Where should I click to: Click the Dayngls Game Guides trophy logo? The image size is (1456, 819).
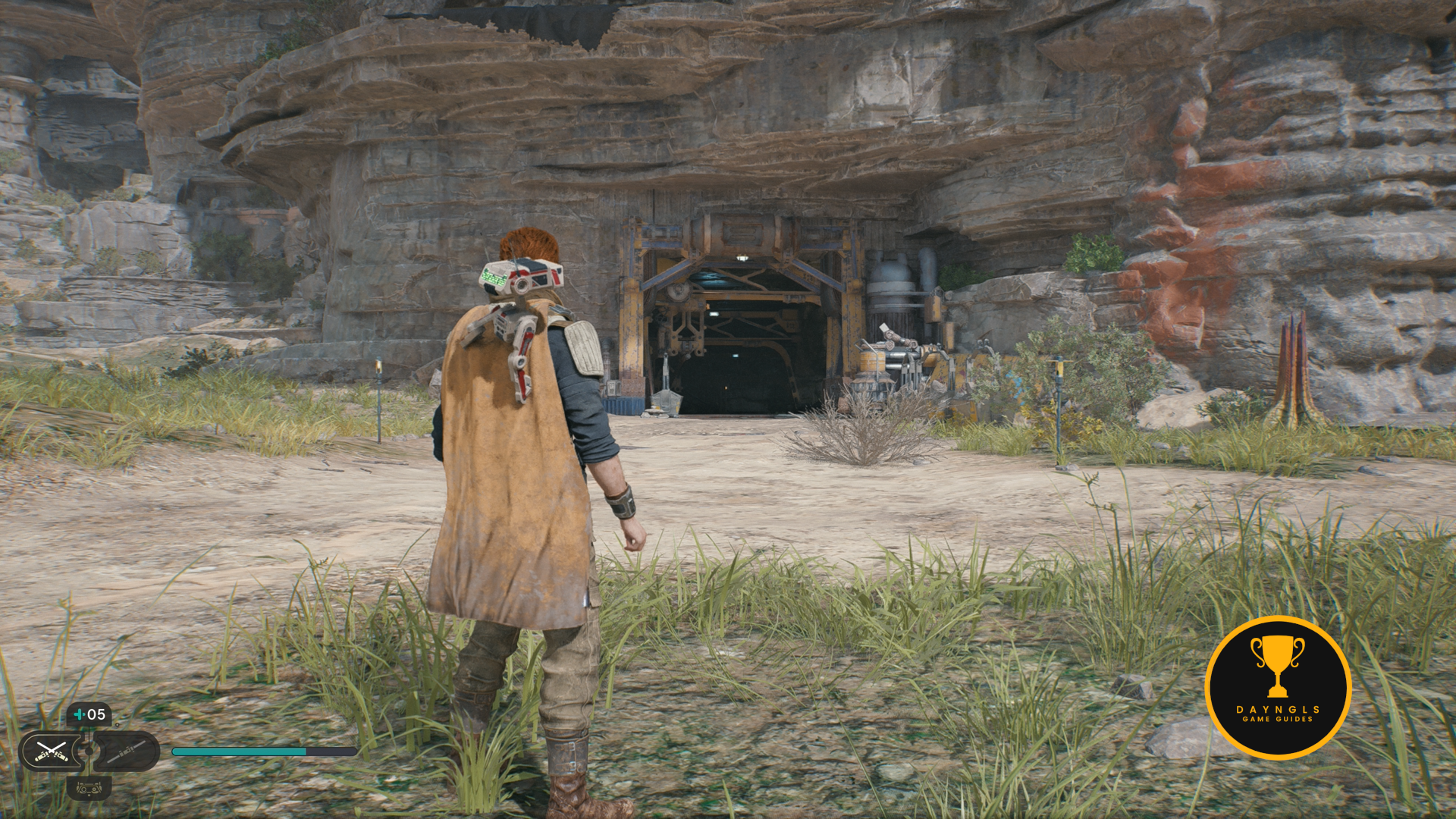[1278, 687]
